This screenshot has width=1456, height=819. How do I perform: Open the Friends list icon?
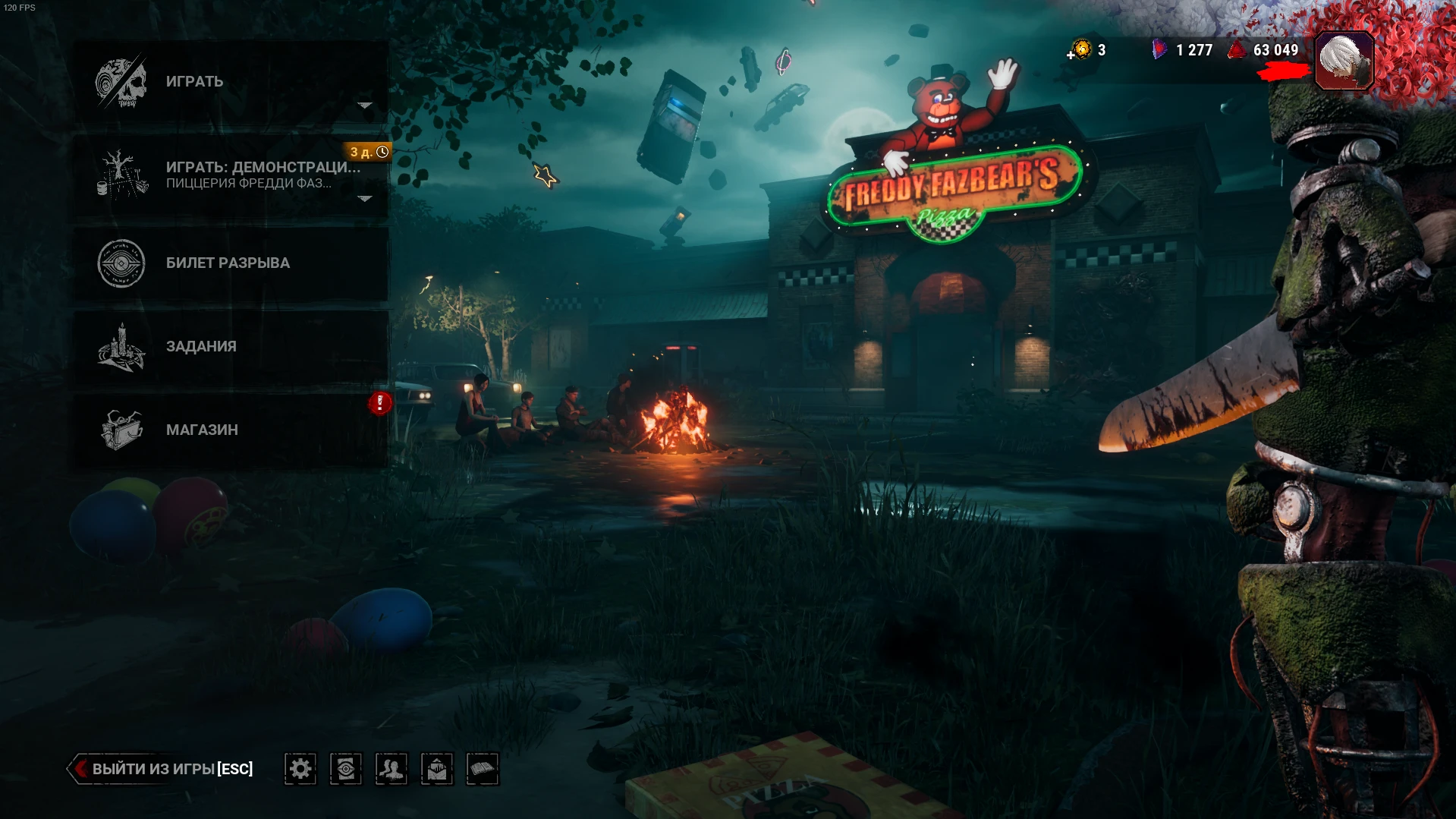(x=391, y=769)
